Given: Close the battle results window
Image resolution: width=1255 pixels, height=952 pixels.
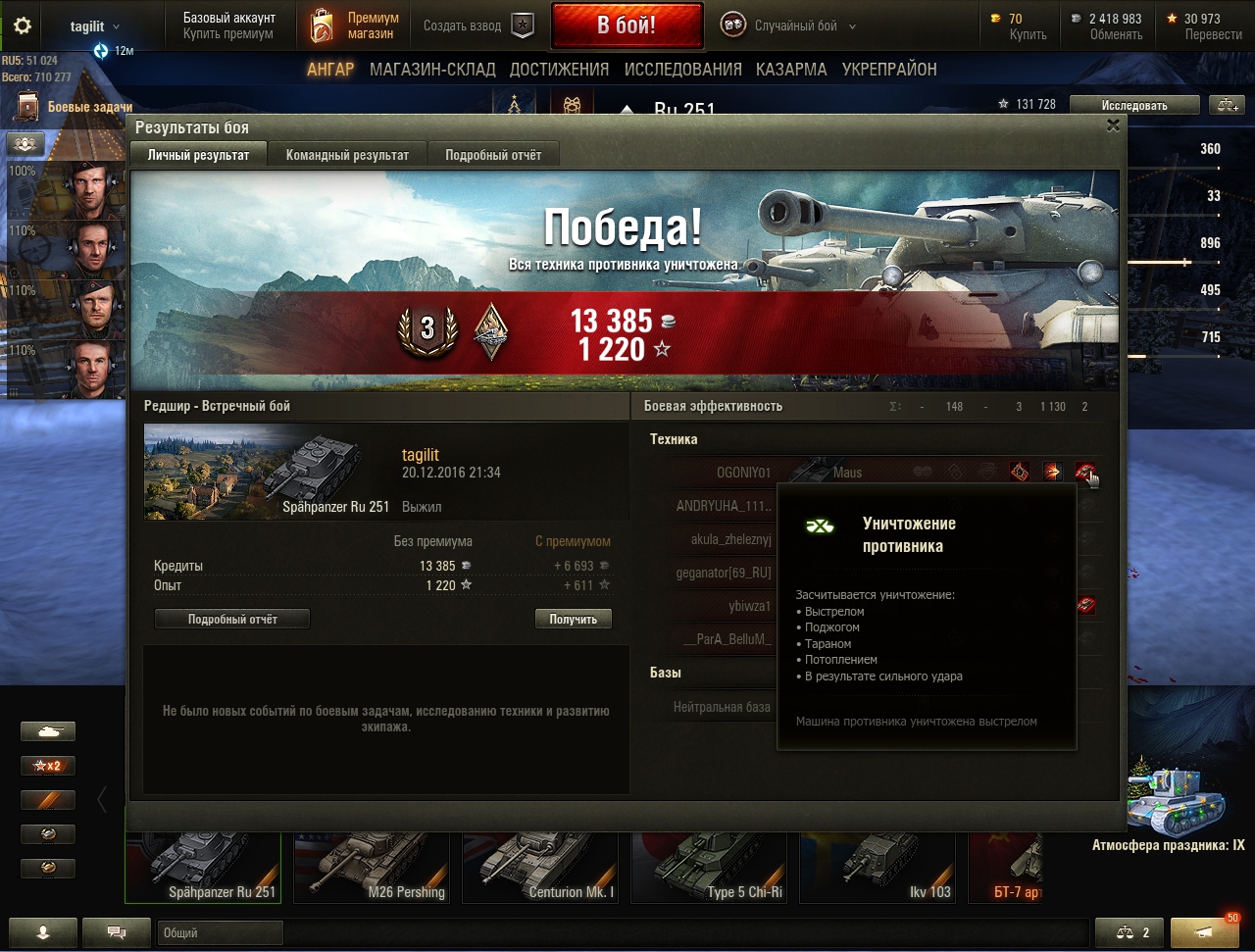Looking at the screenshot, I should pos(1113,125).
